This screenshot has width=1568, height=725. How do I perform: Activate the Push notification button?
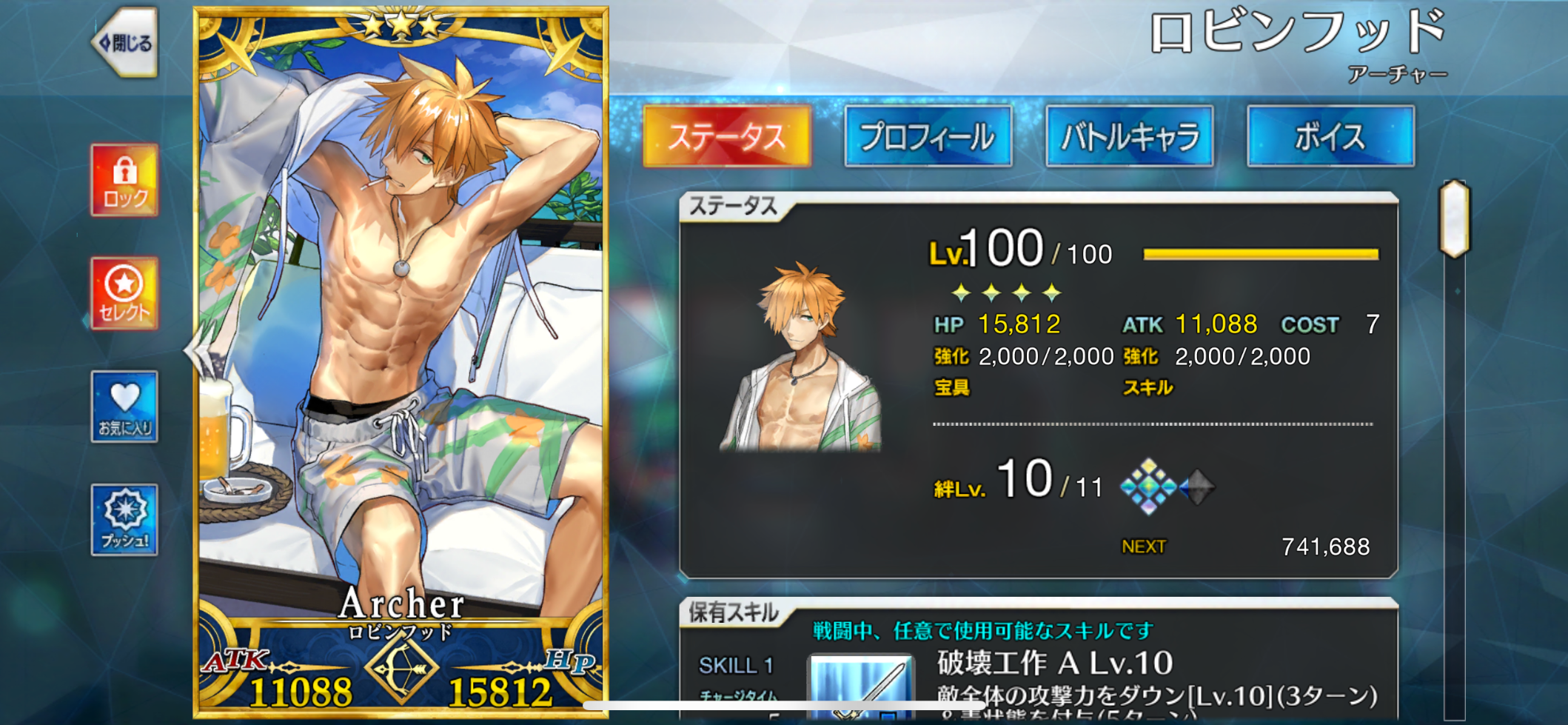click(124, 519)
